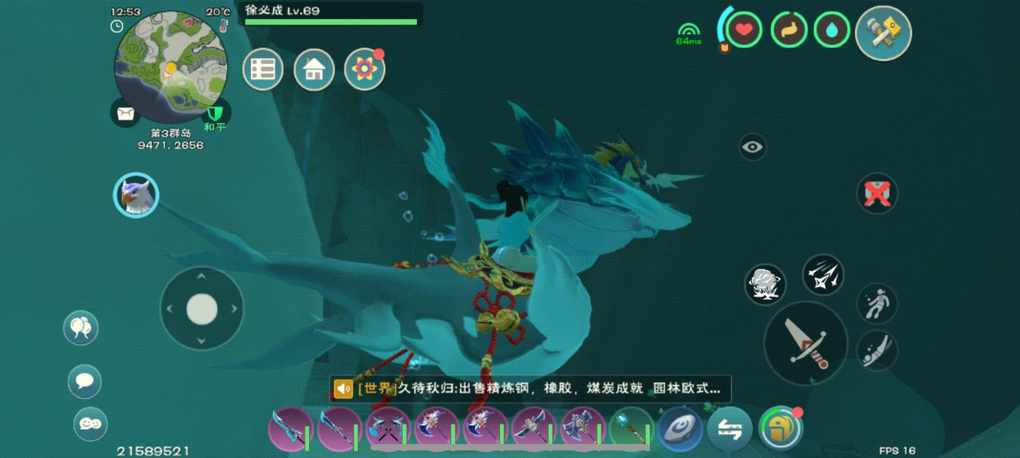Open the flower events icon
The height and width of the screenshot is (458, 1020).
[365, 69]
